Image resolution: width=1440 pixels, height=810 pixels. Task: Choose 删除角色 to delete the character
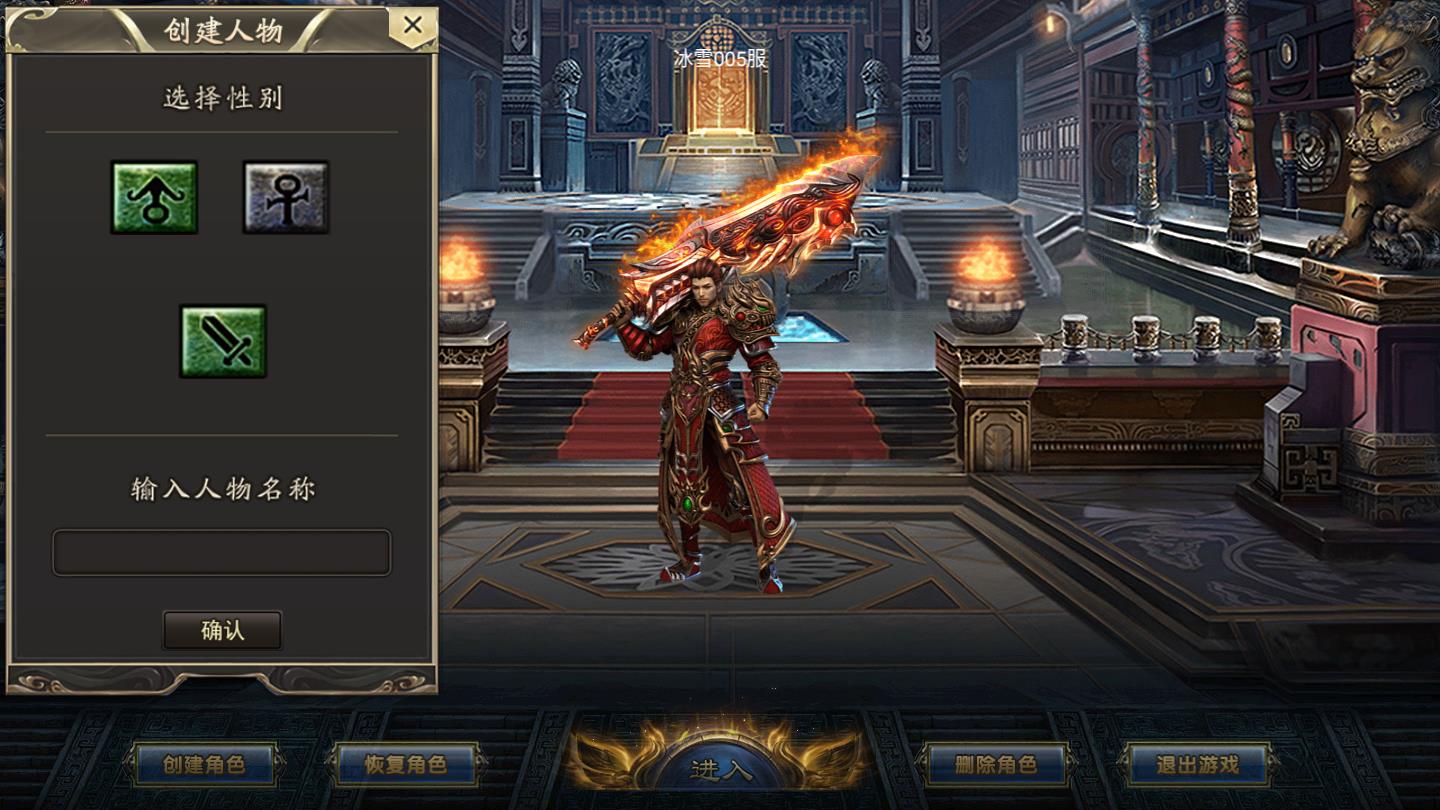tap(995, 765)
